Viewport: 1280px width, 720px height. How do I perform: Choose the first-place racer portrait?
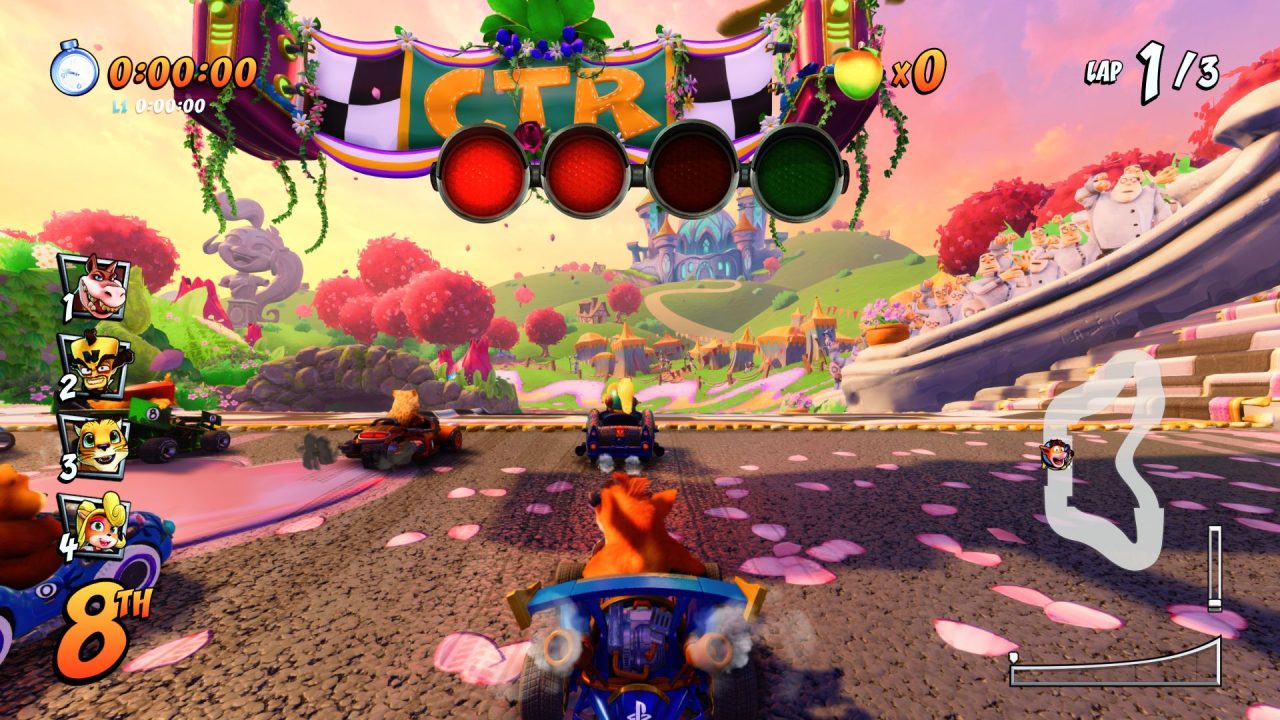click(94, 286)
